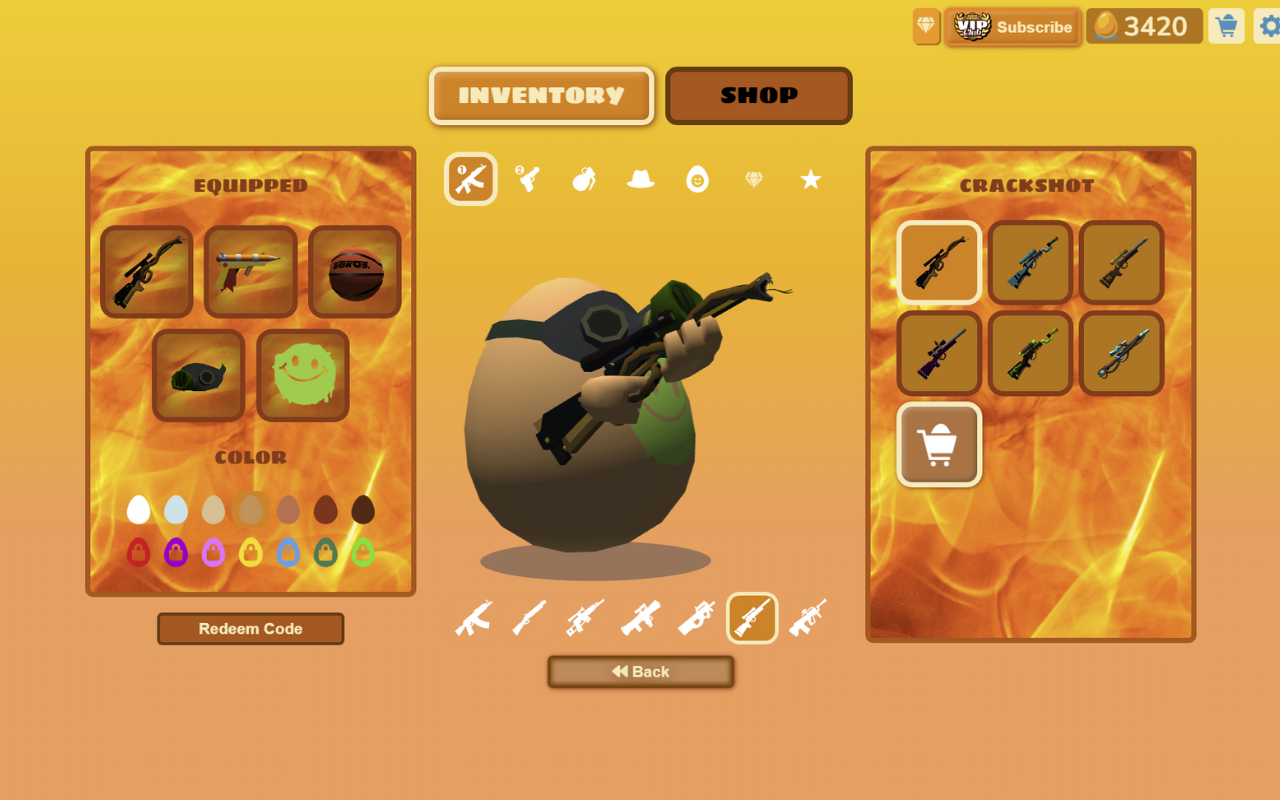
Task: Select the equipped gas mask hat slot
Action: tap(199, 375)
